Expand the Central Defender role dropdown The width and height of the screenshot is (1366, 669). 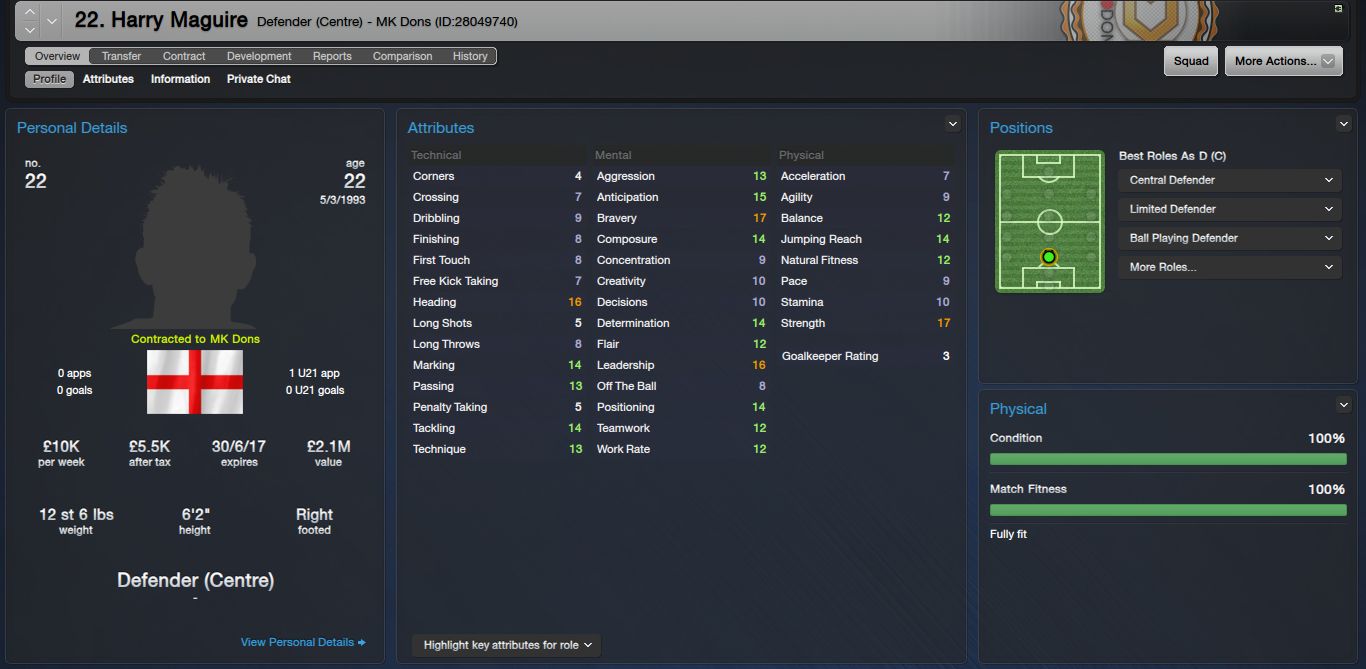tap(1229, 180)
